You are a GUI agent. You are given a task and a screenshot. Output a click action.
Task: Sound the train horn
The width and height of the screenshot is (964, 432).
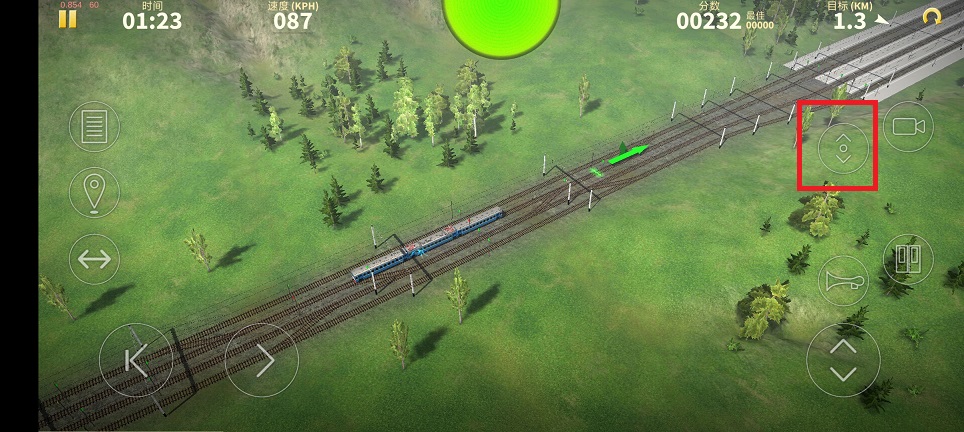[842, 281]
